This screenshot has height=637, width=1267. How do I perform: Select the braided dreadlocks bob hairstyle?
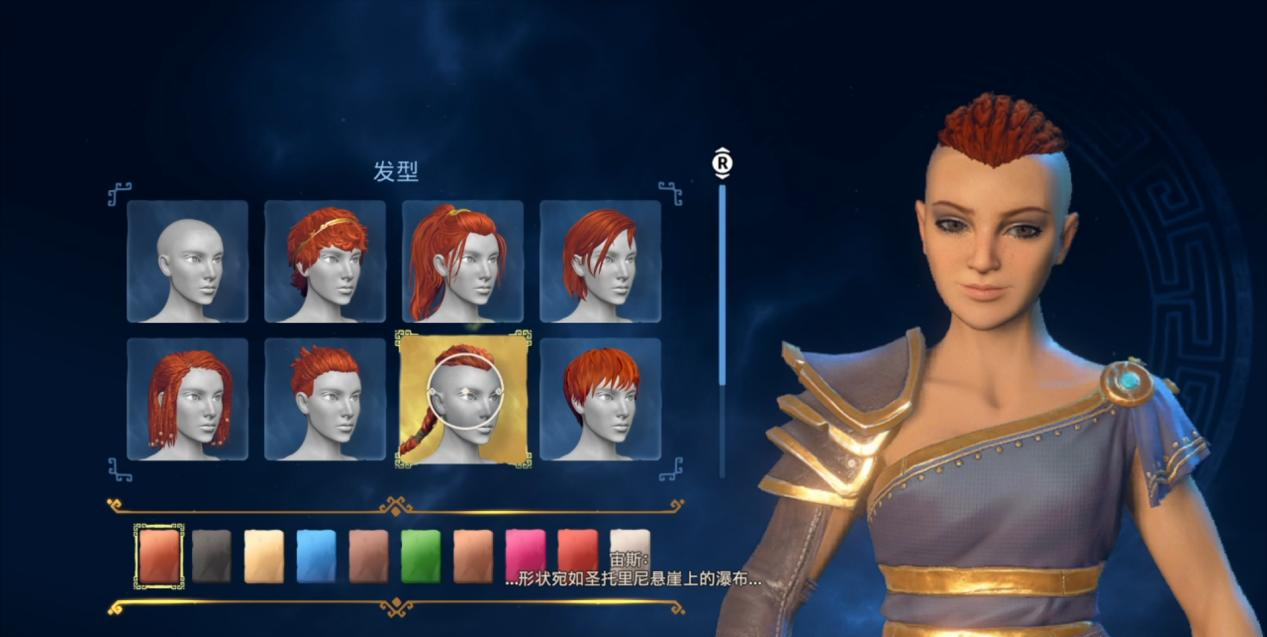187,399
